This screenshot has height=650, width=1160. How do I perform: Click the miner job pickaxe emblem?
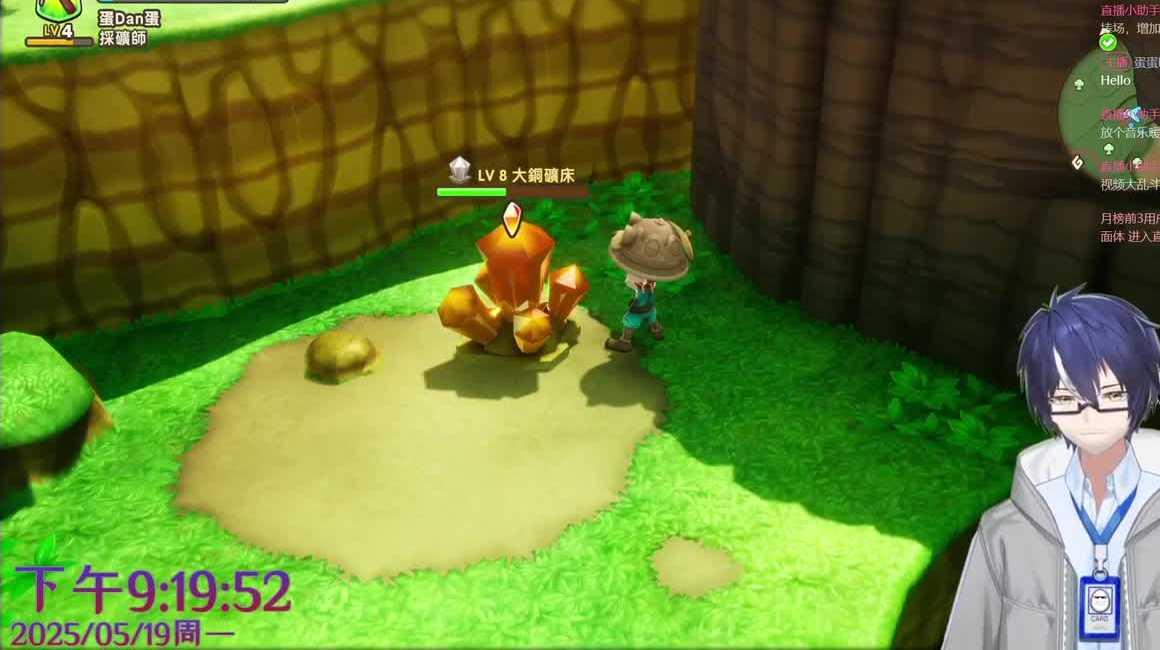(57, 10)
